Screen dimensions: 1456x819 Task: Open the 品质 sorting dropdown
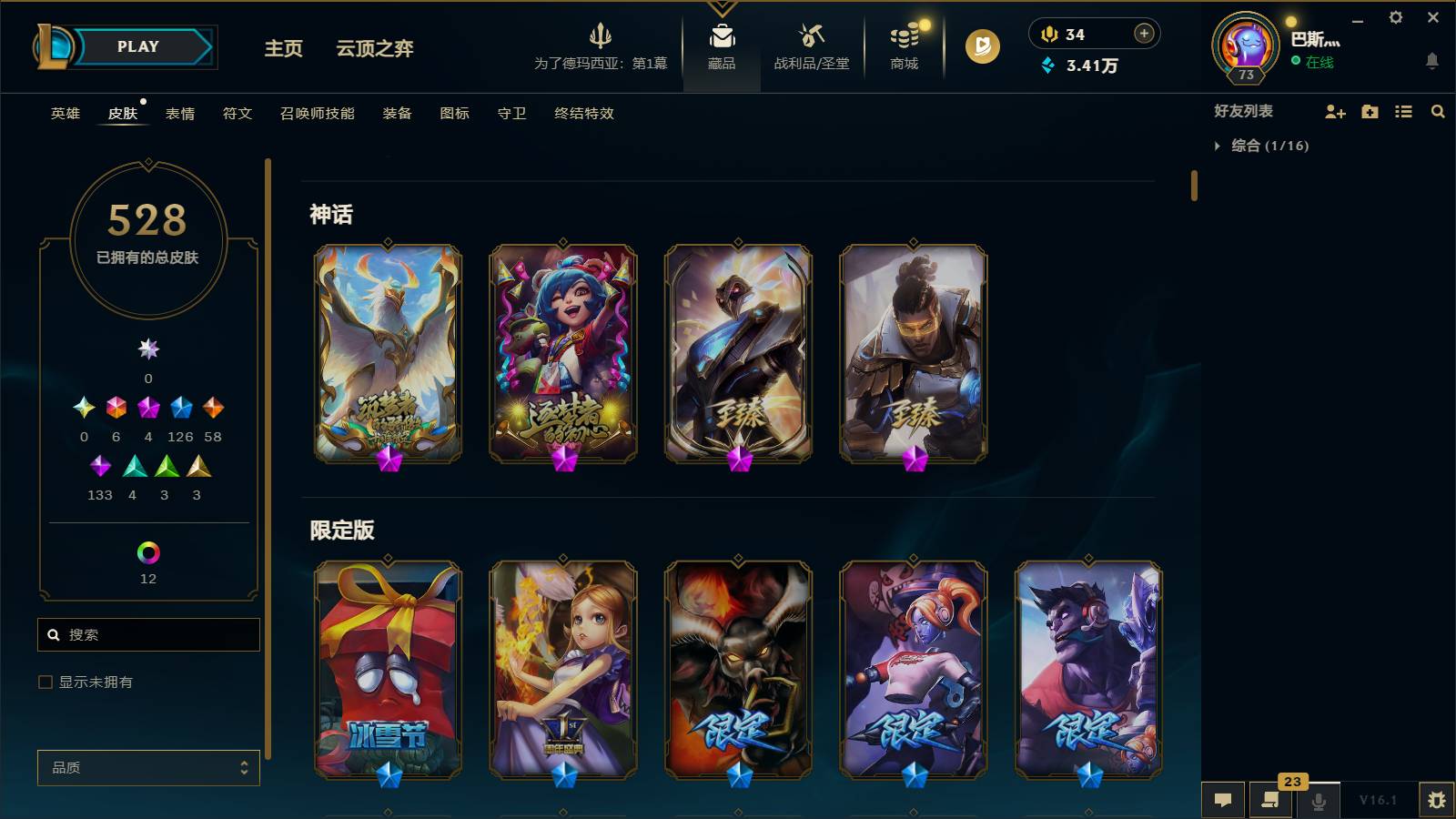[x=147, y=768]
